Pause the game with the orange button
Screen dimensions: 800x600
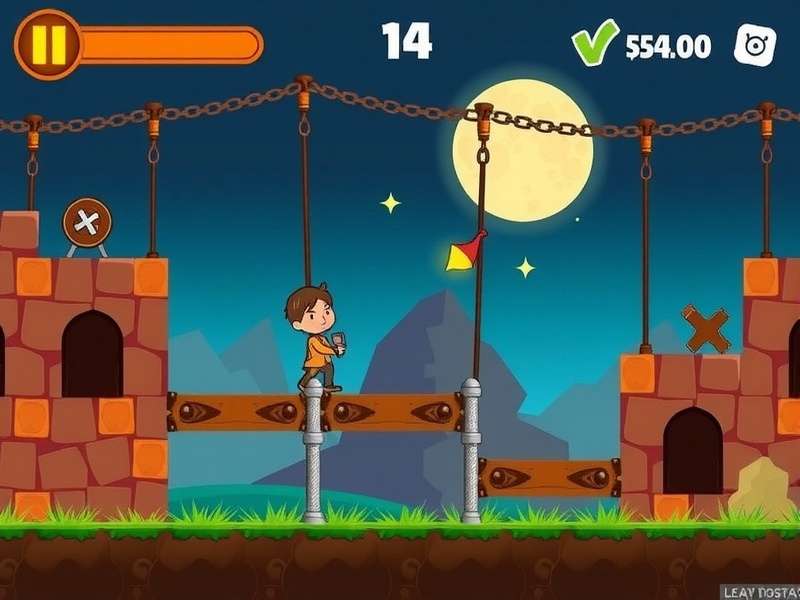tap(47, 44)
